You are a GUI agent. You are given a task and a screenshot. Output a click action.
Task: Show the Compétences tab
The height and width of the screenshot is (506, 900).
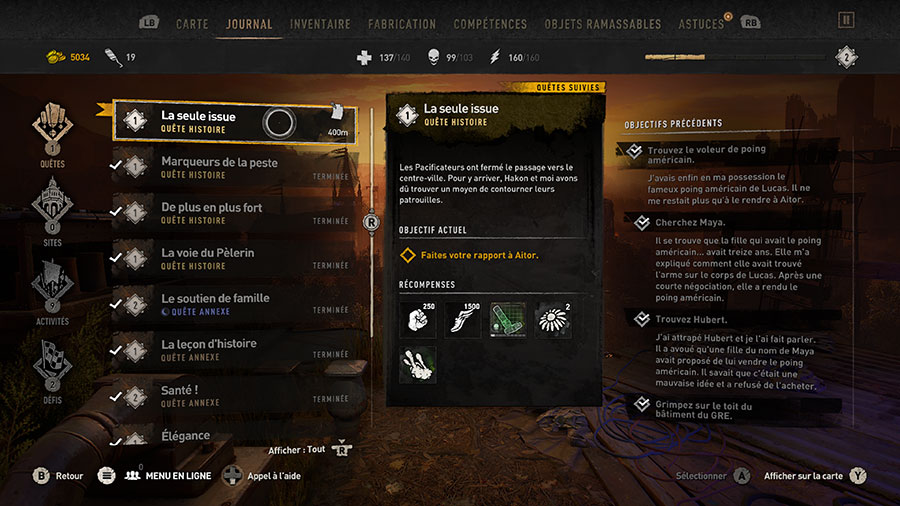490,23
